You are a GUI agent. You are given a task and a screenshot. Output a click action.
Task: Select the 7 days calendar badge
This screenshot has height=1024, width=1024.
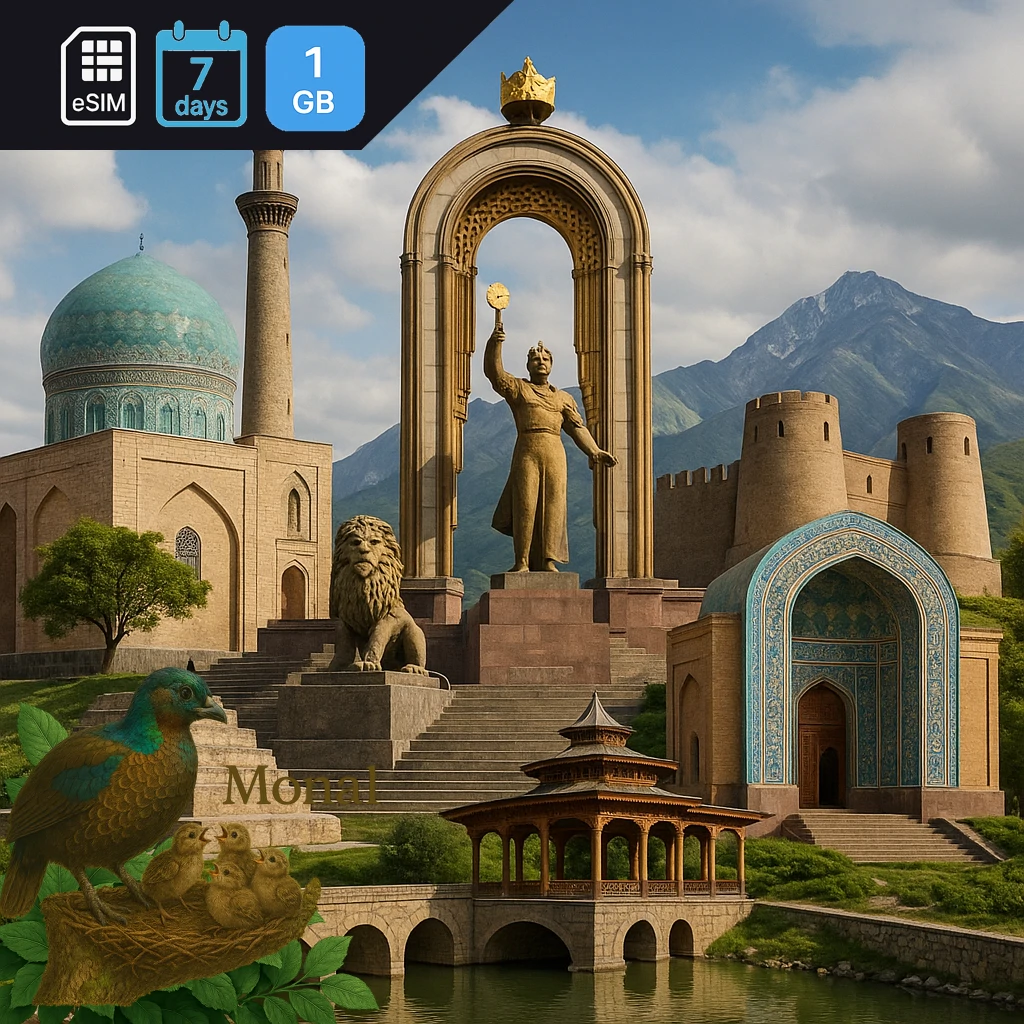[x=201, y=76]
